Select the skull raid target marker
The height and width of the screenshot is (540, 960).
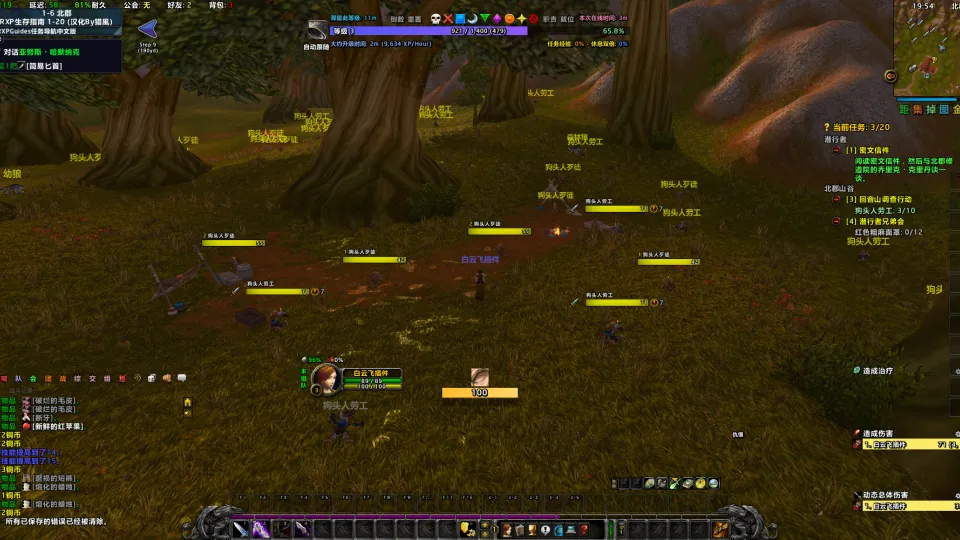[x=436, y=19]
